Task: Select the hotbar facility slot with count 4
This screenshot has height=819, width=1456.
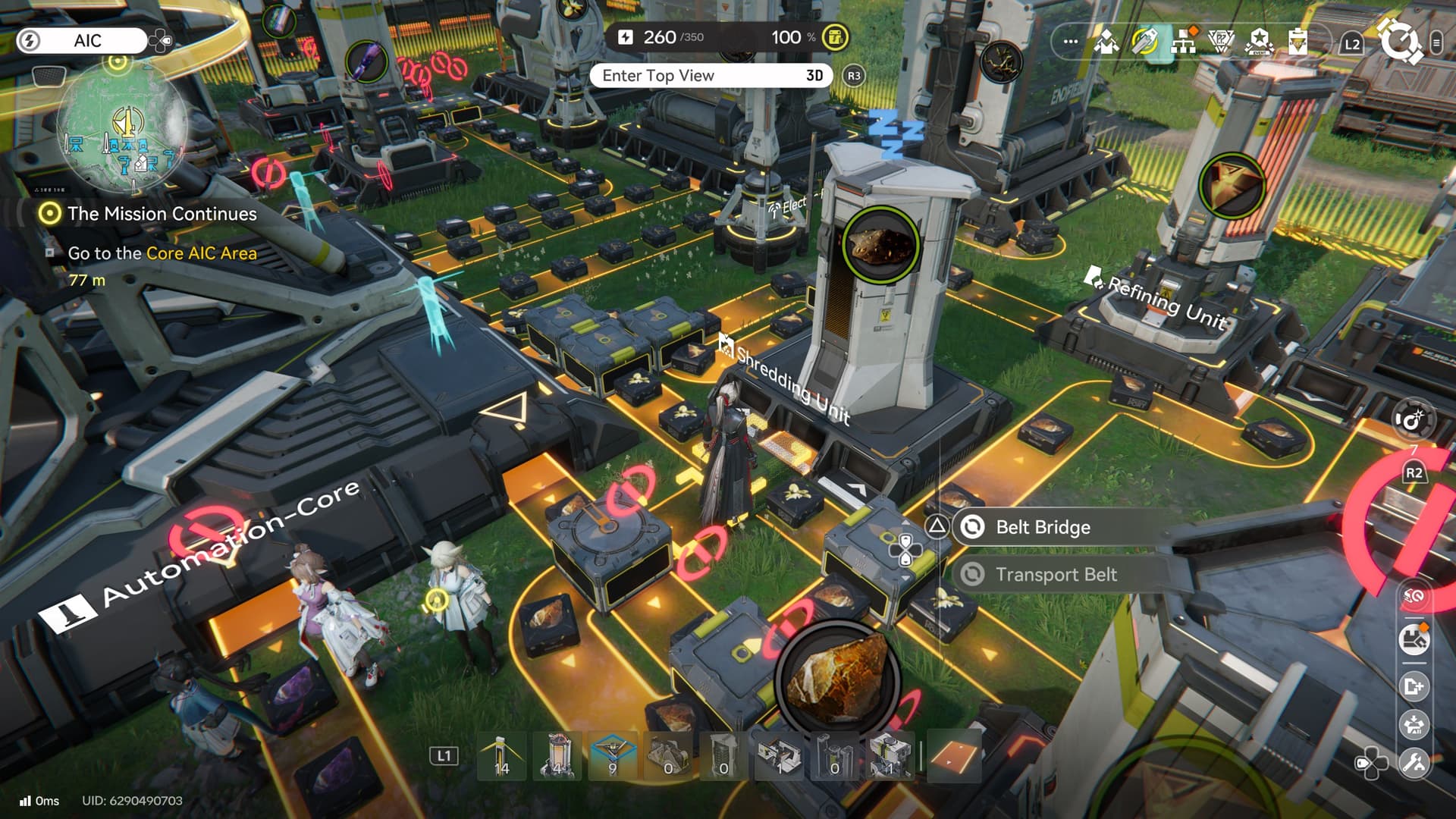Action: pyautogui.click(x=557, y=756)
